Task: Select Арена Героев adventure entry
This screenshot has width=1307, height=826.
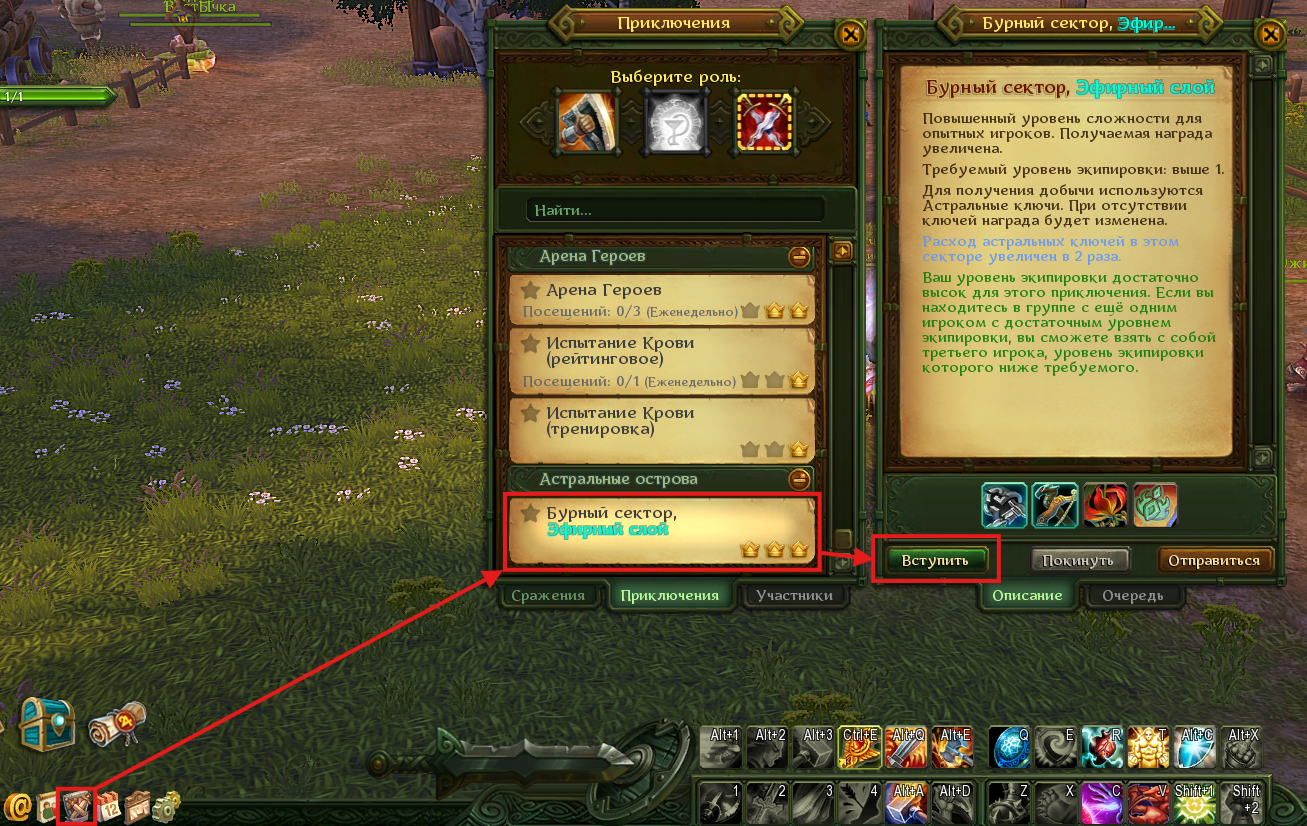Action: pos(661,300)
